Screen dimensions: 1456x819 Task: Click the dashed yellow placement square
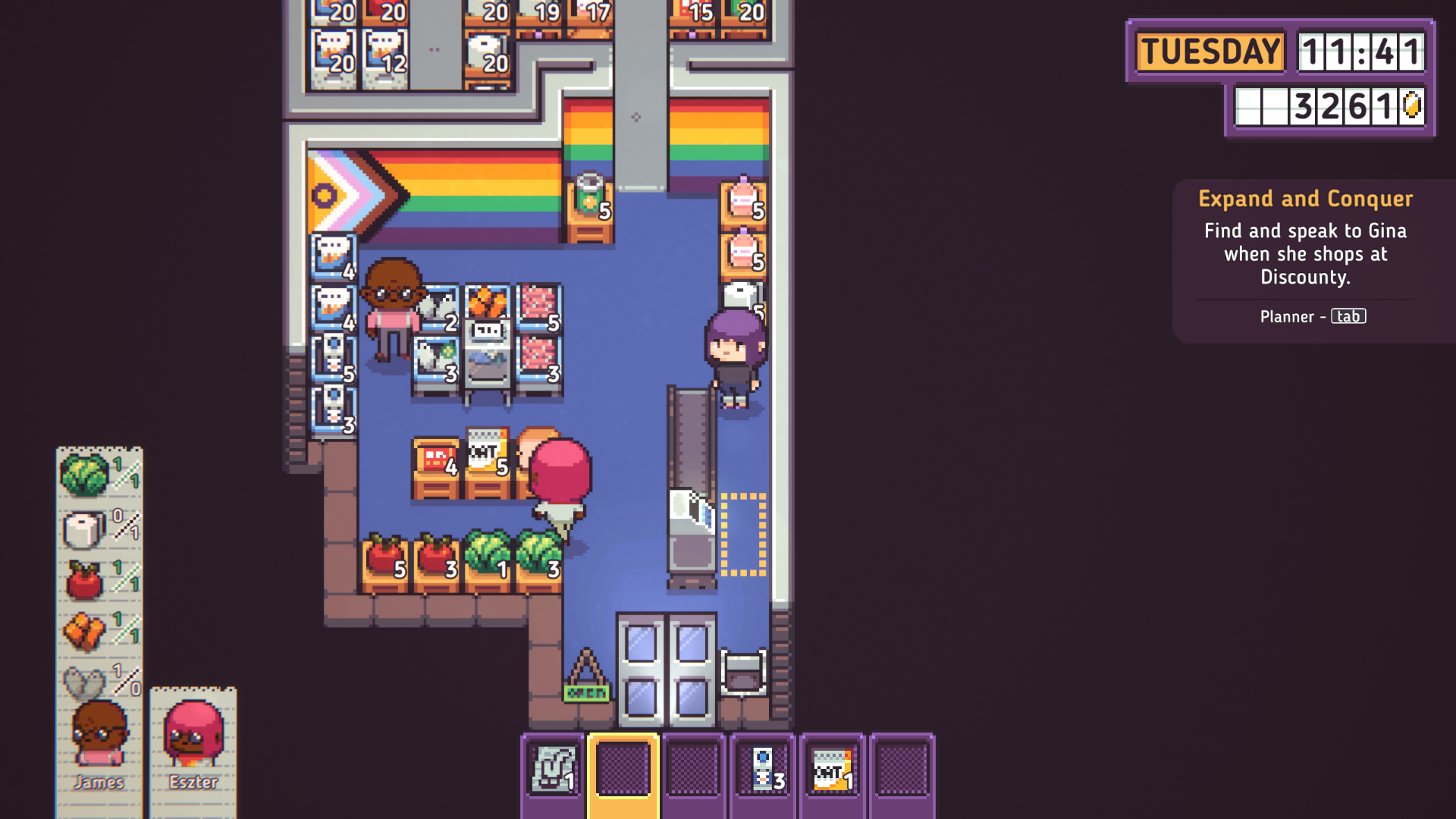click(743, 536)
